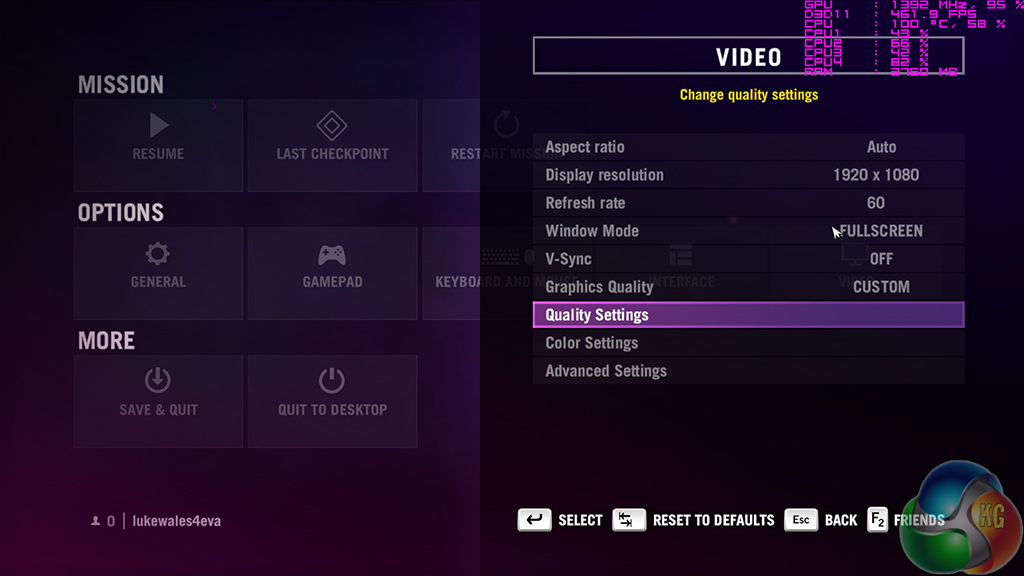Open Color Settings

tap(748, 343)
